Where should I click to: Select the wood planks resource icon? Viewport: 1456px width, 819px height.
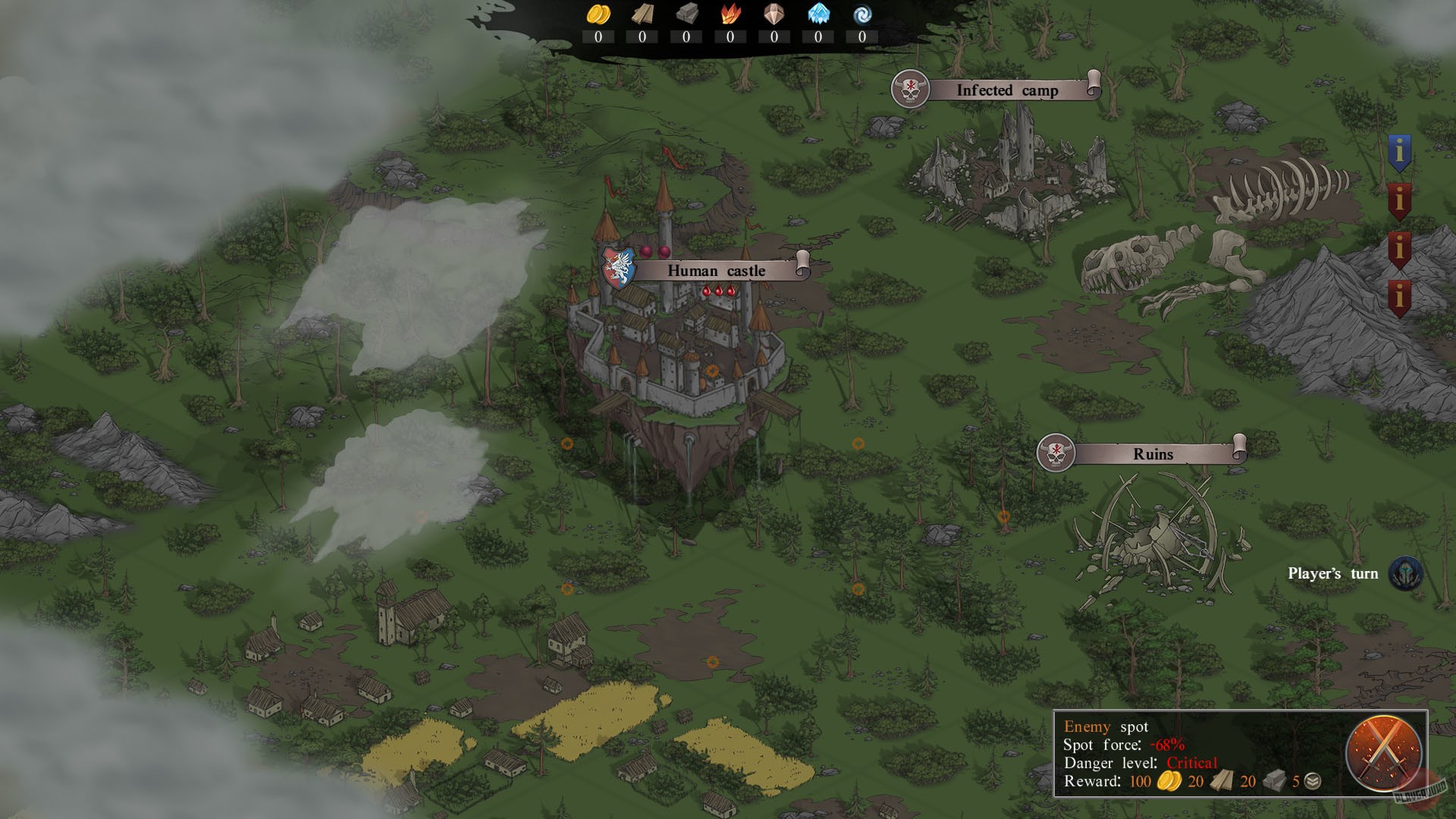[642, 13]
